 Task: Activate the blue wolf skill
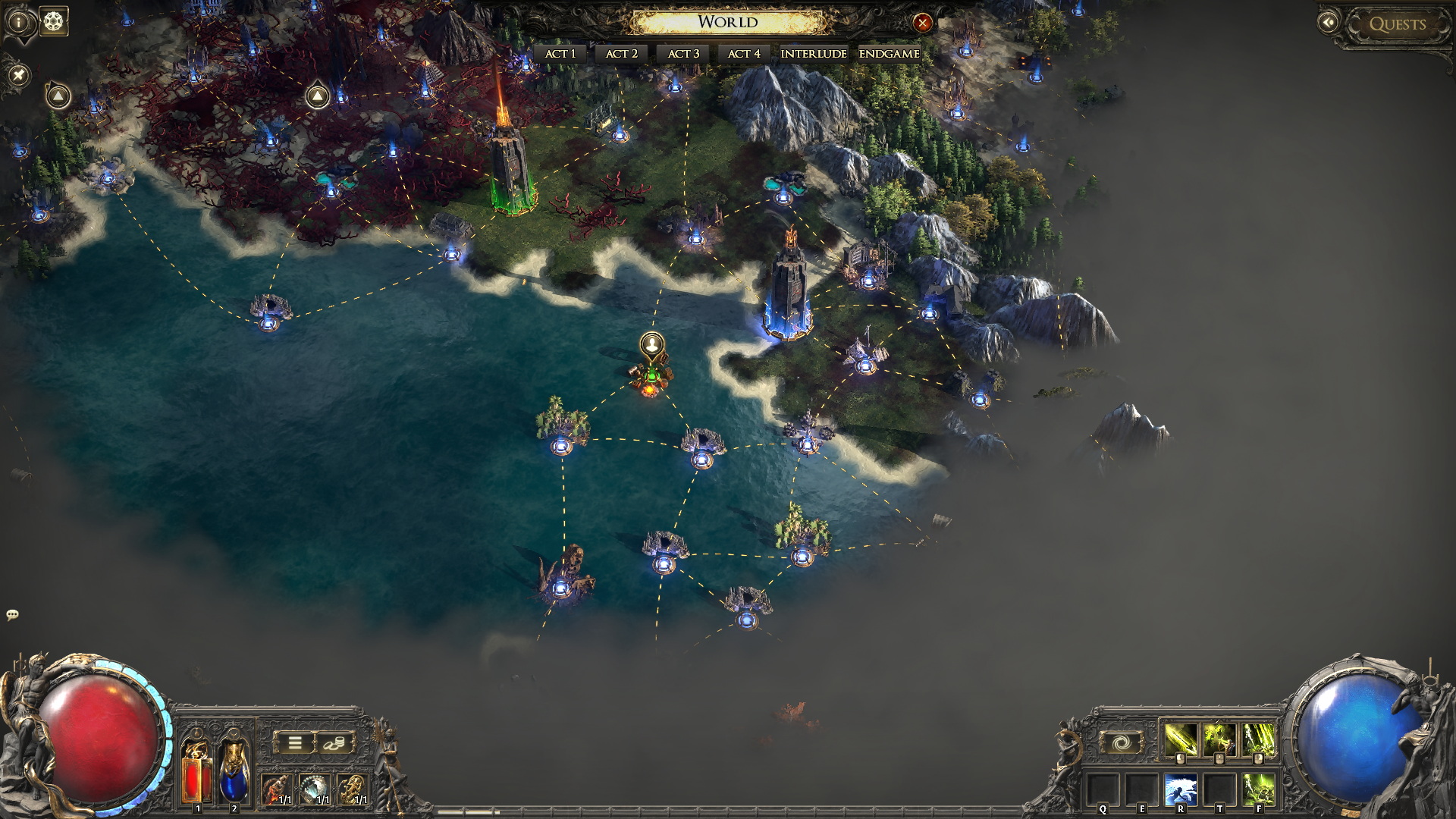(x=1181, y=790)
